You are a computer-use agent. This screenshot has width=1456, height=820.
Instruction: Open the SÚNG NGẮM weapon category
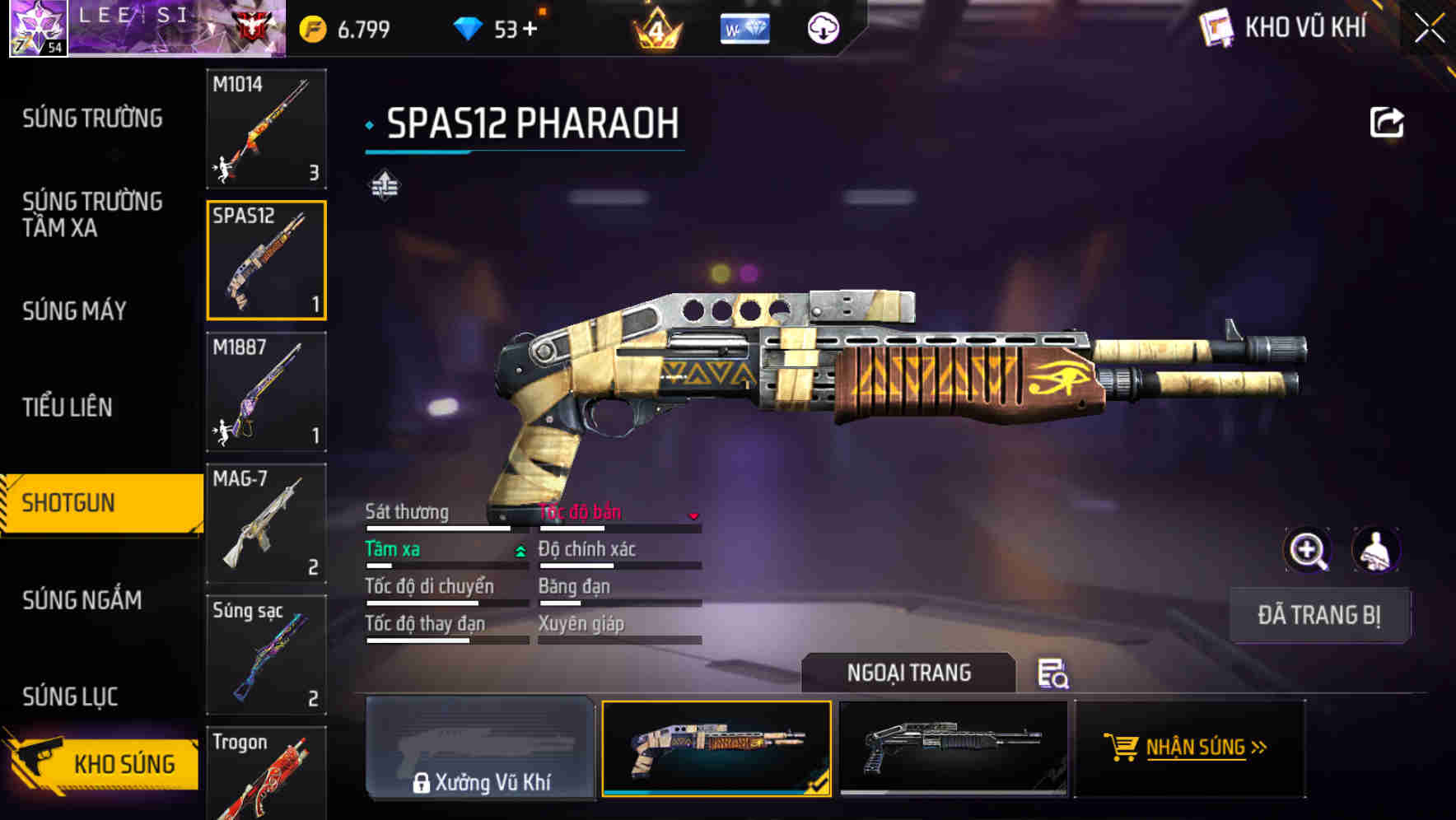tap(82, 601)
